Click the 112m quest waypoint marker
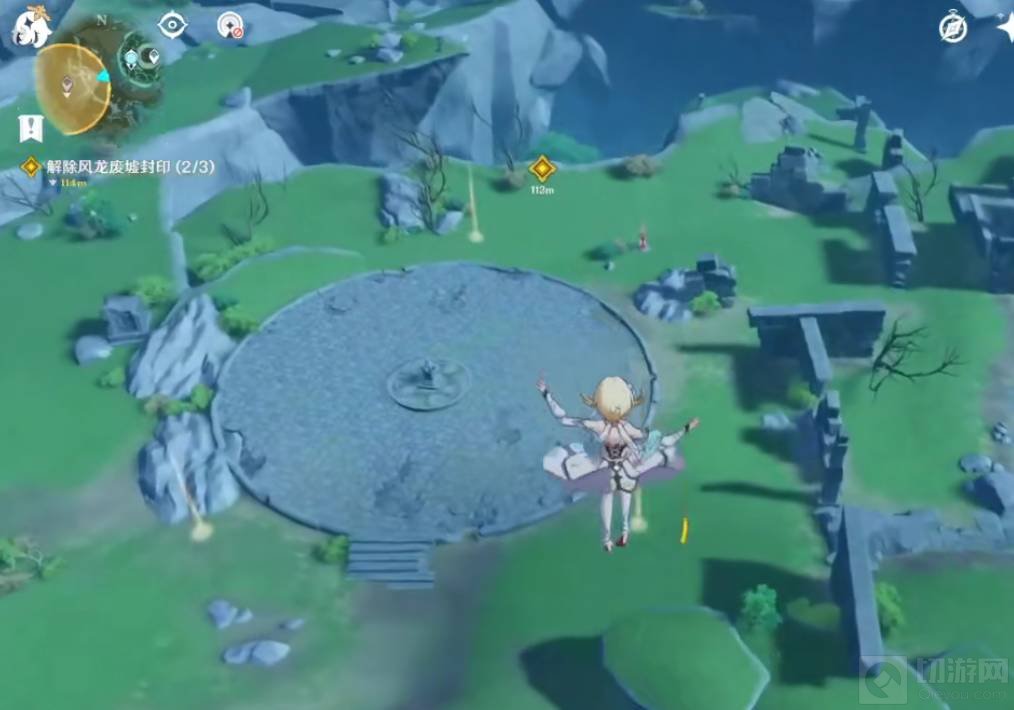 [542, 168]
